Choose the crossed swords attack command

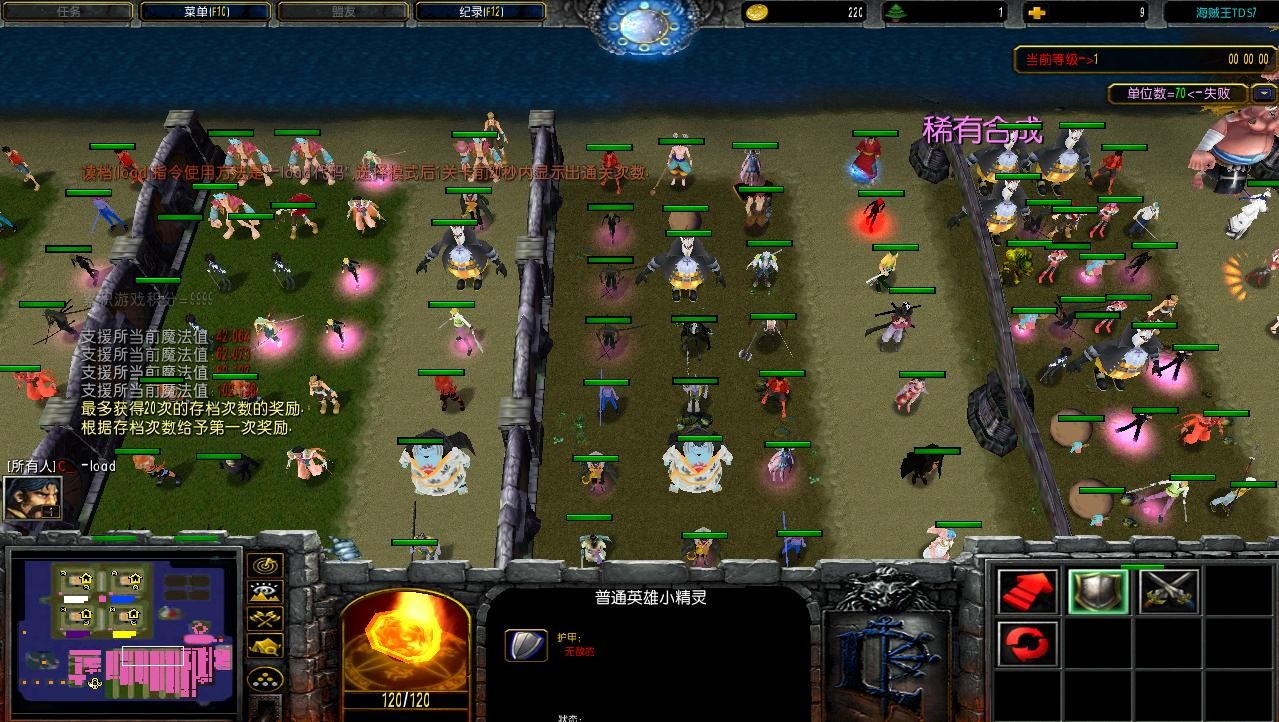(x=1168, y=591)
